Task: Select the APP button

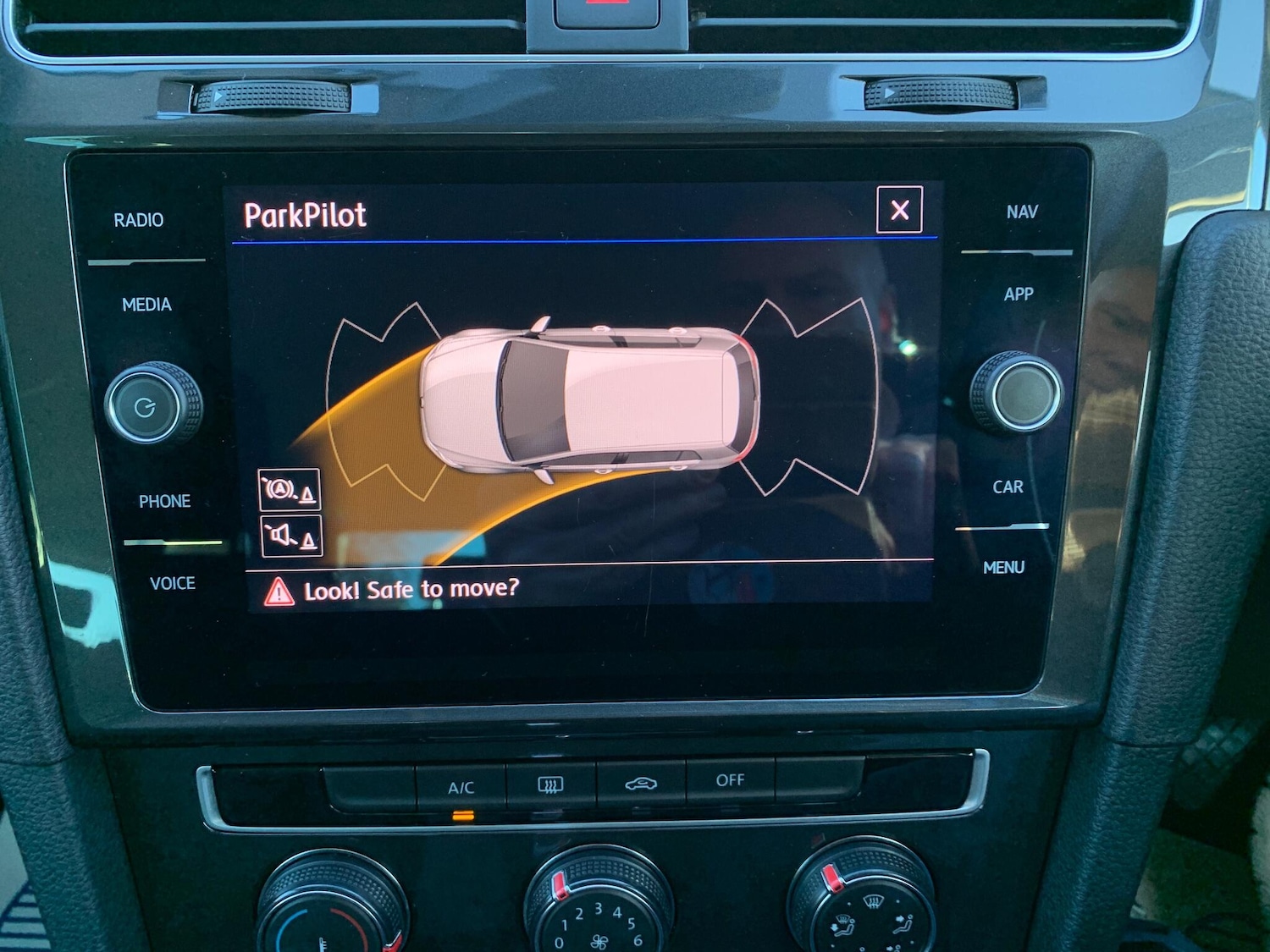Action: (1019, 294)
